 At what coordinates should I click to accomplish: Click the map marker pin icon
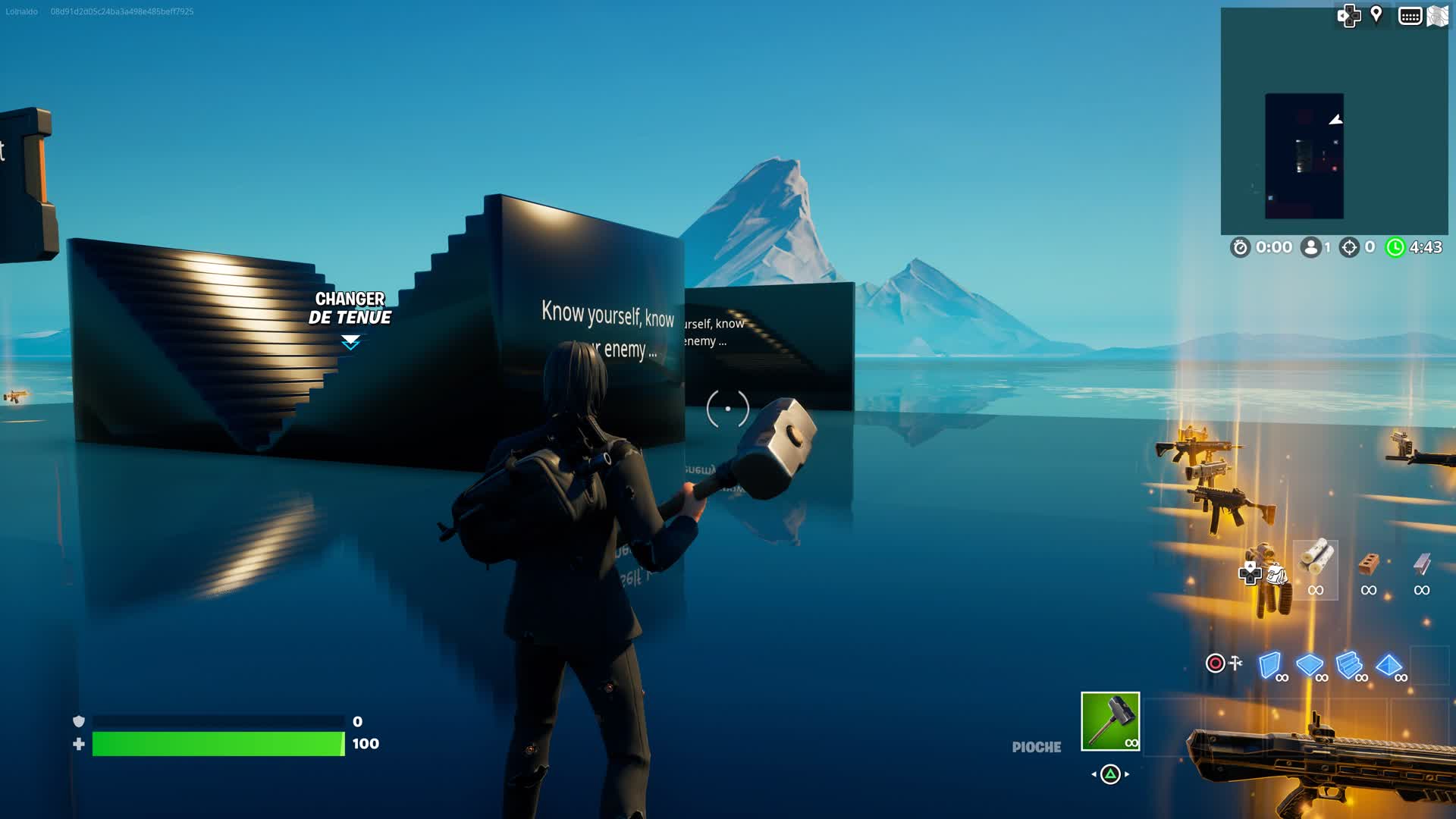[x=1376, y=15]
